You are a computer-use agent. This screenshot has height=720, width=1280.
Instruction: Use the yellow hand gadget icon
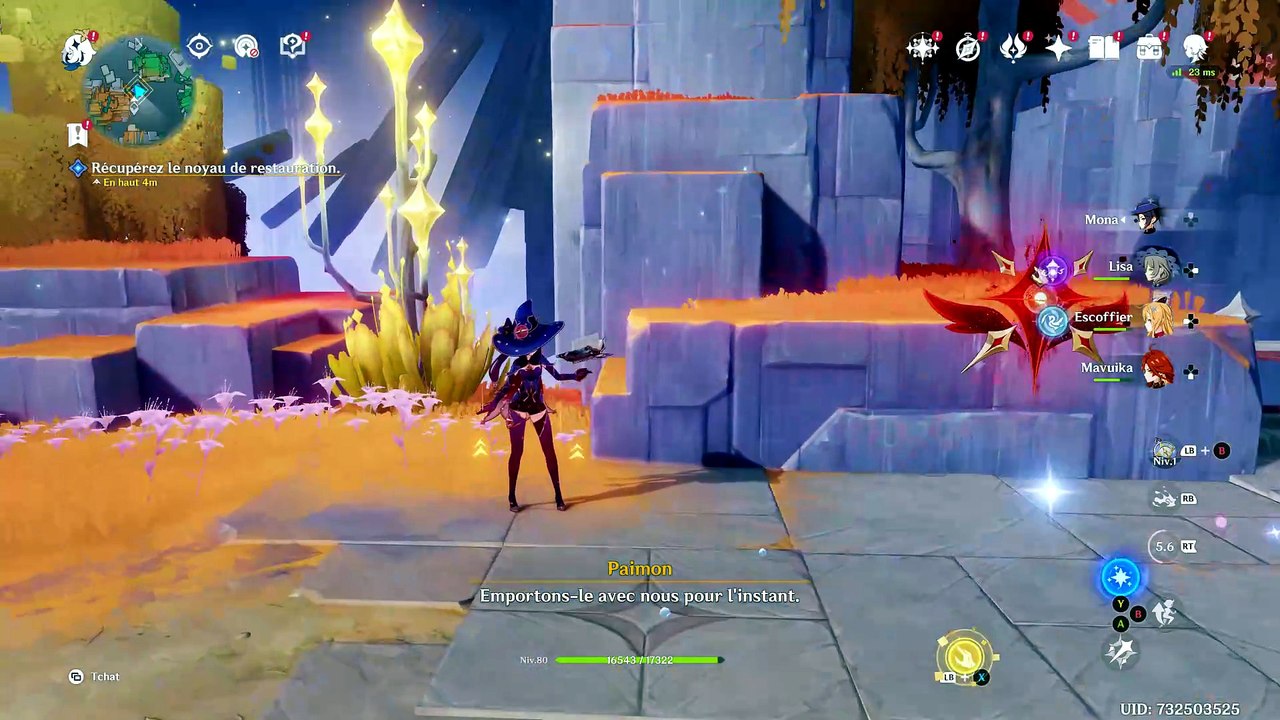click(963, 655)
